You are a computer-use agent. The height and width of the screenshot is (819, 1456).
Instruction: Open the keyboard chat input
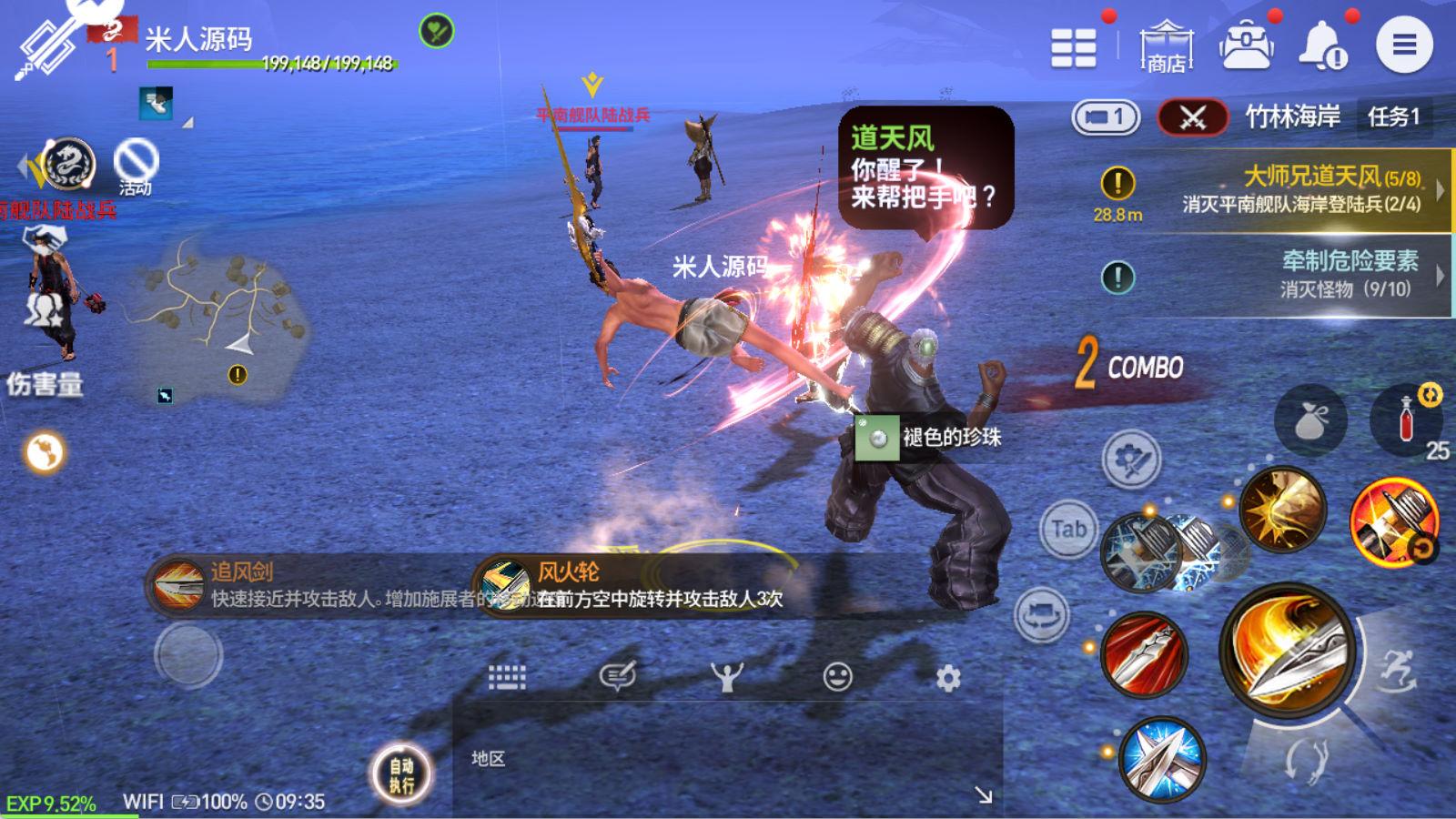[x=507, y=677]
